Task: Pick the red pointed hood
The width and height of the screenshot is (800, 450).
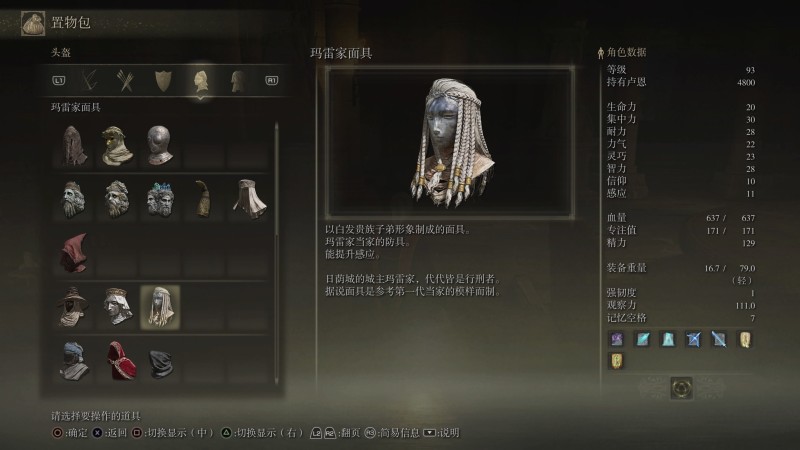Action: tap(72, 250)
